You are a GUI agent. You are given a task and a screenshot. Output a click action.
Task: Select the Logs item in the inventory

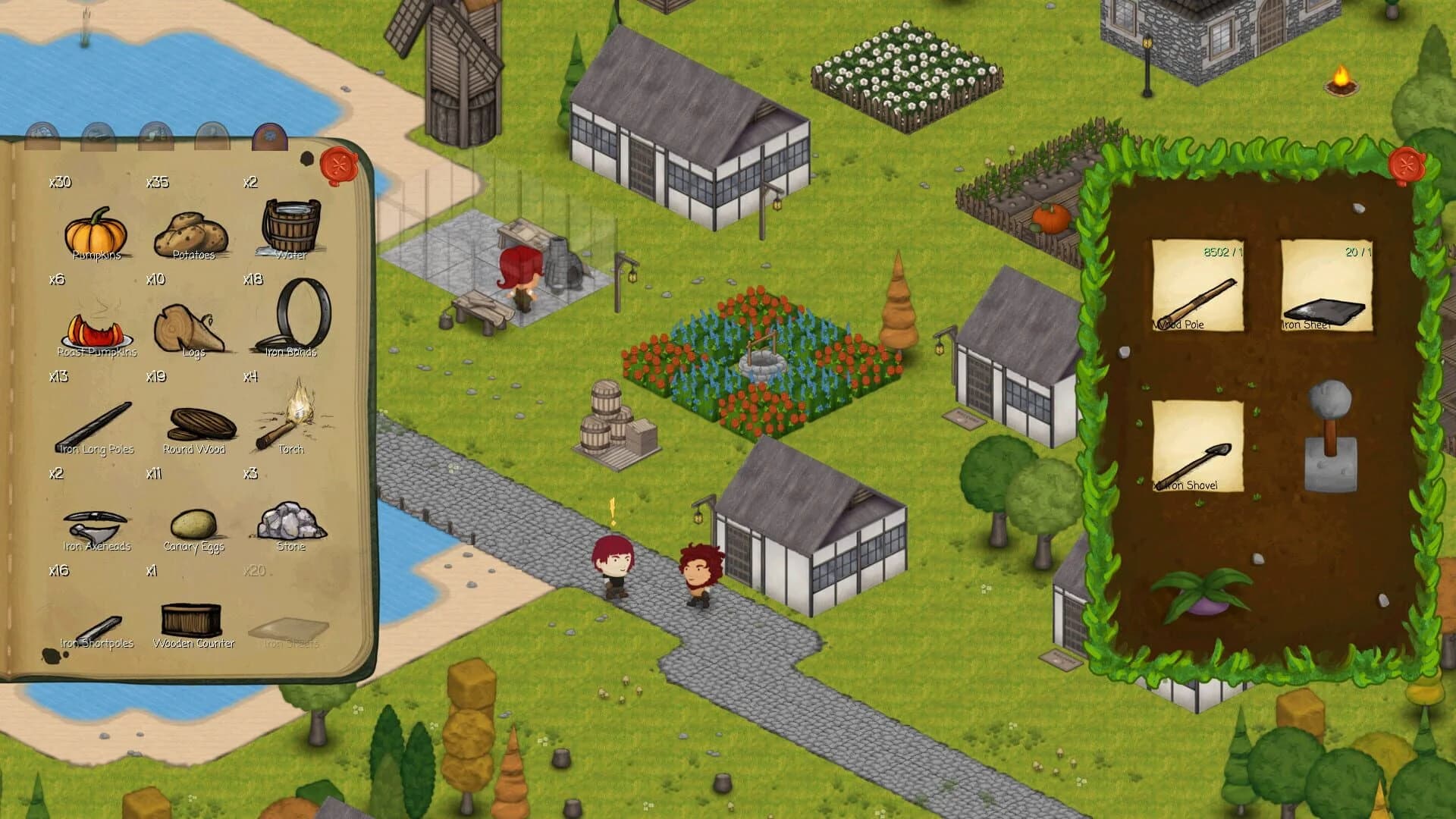tap(191, 325)
